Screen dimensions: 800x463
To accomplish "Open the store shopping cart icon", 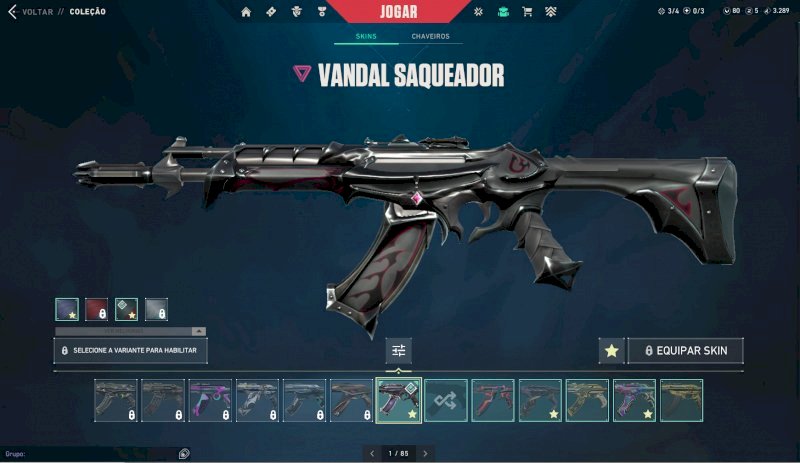I will coord(527,12).
